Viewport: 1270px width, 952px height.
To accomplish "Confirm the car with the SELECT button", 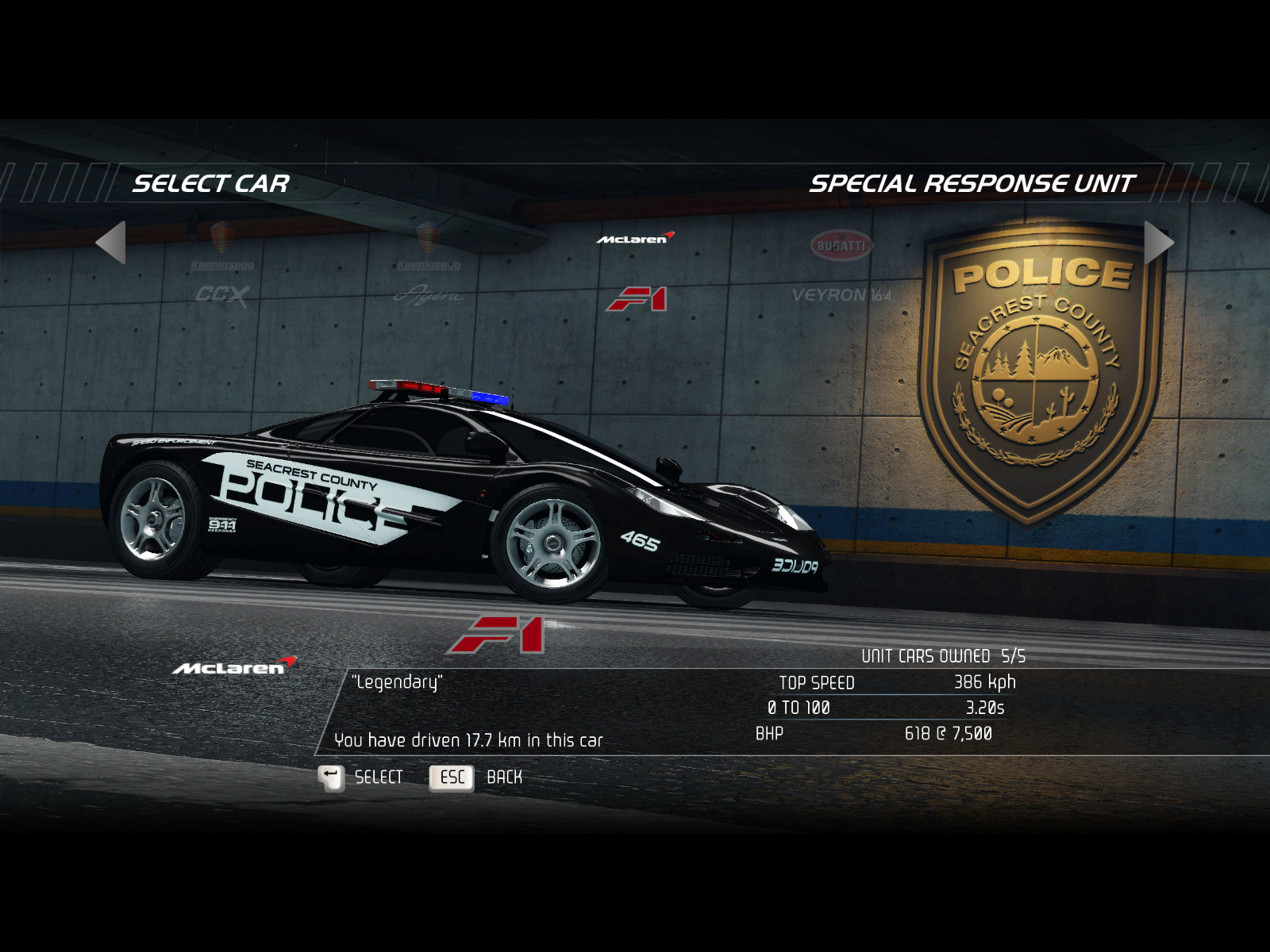I will 361,777.
